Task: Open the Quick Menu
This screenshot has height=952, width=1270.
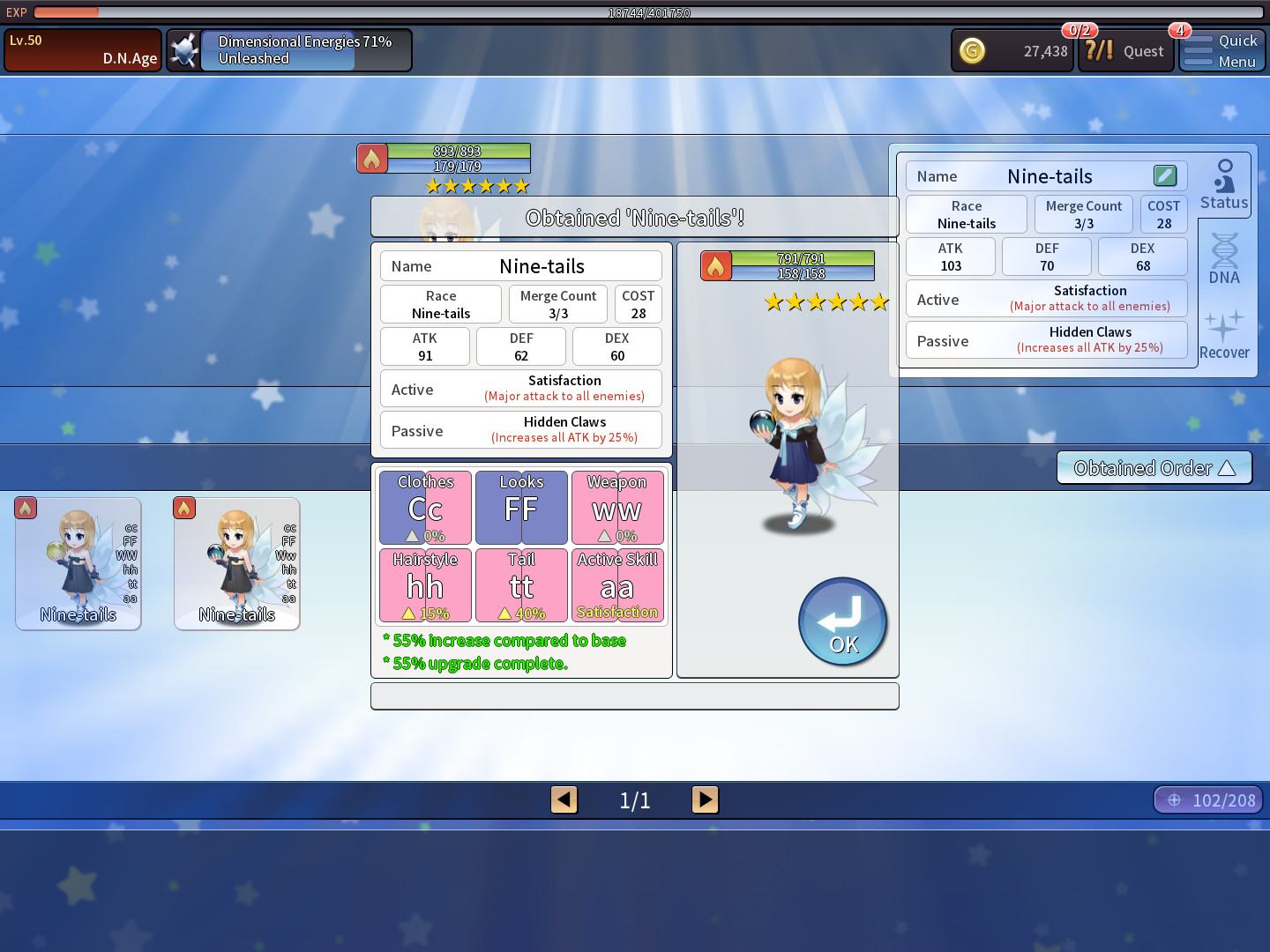Action: pos(1221,51)
